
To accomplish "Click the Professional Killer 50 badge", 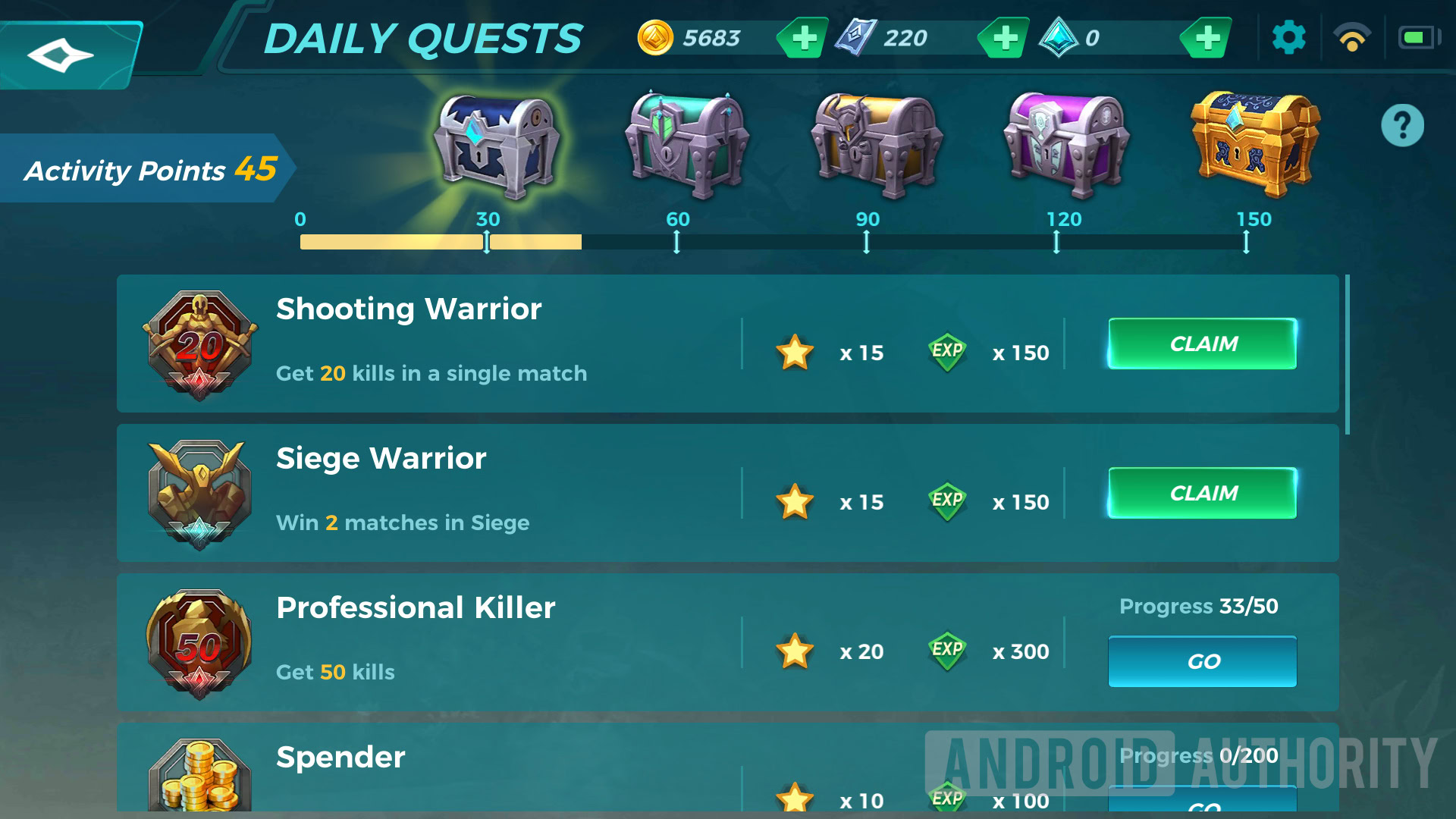I will 199,644.
